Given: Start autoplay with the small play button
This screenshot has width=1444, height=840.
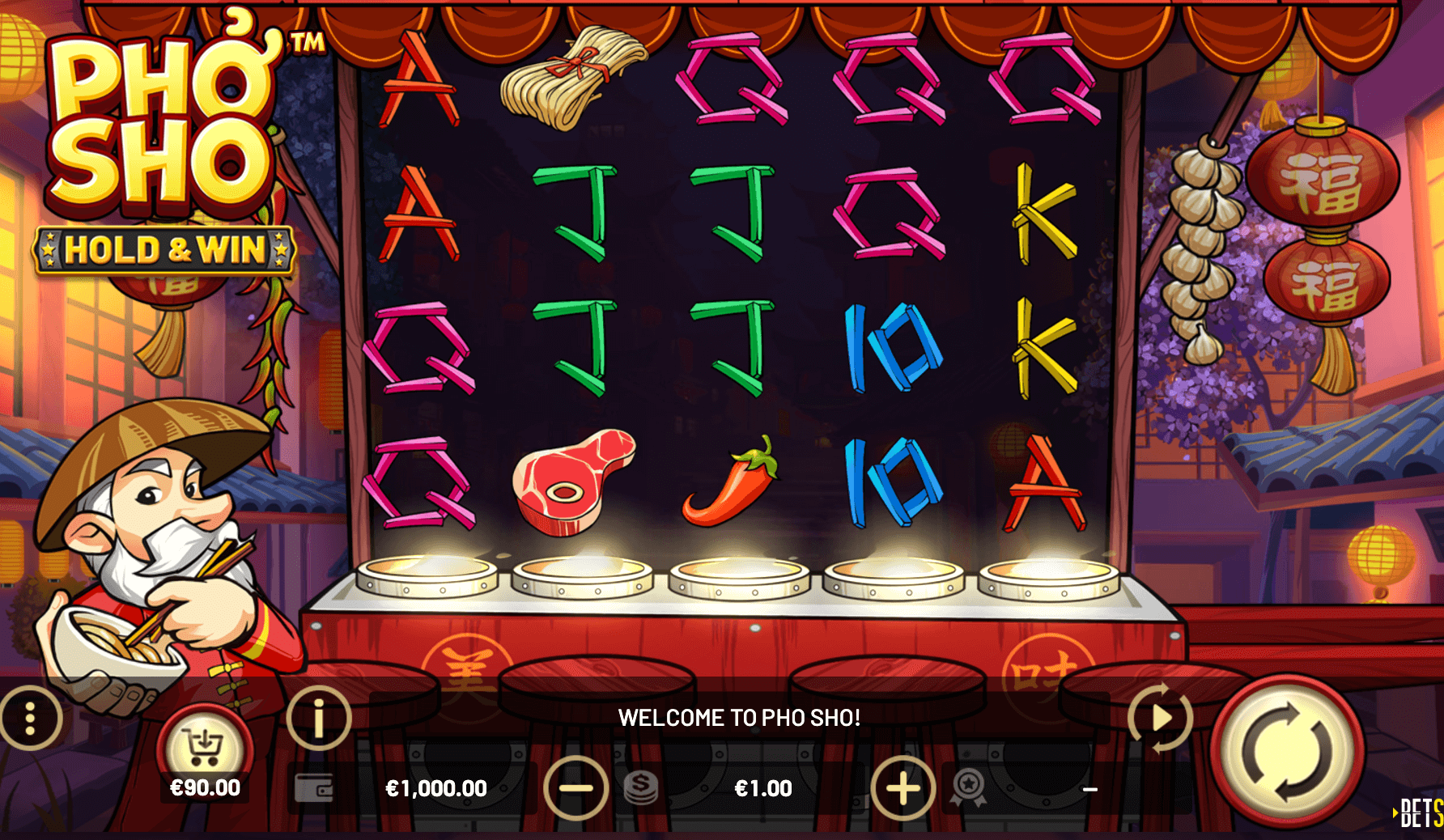Looking at the screenshot, I should [x=1161, y=717].
